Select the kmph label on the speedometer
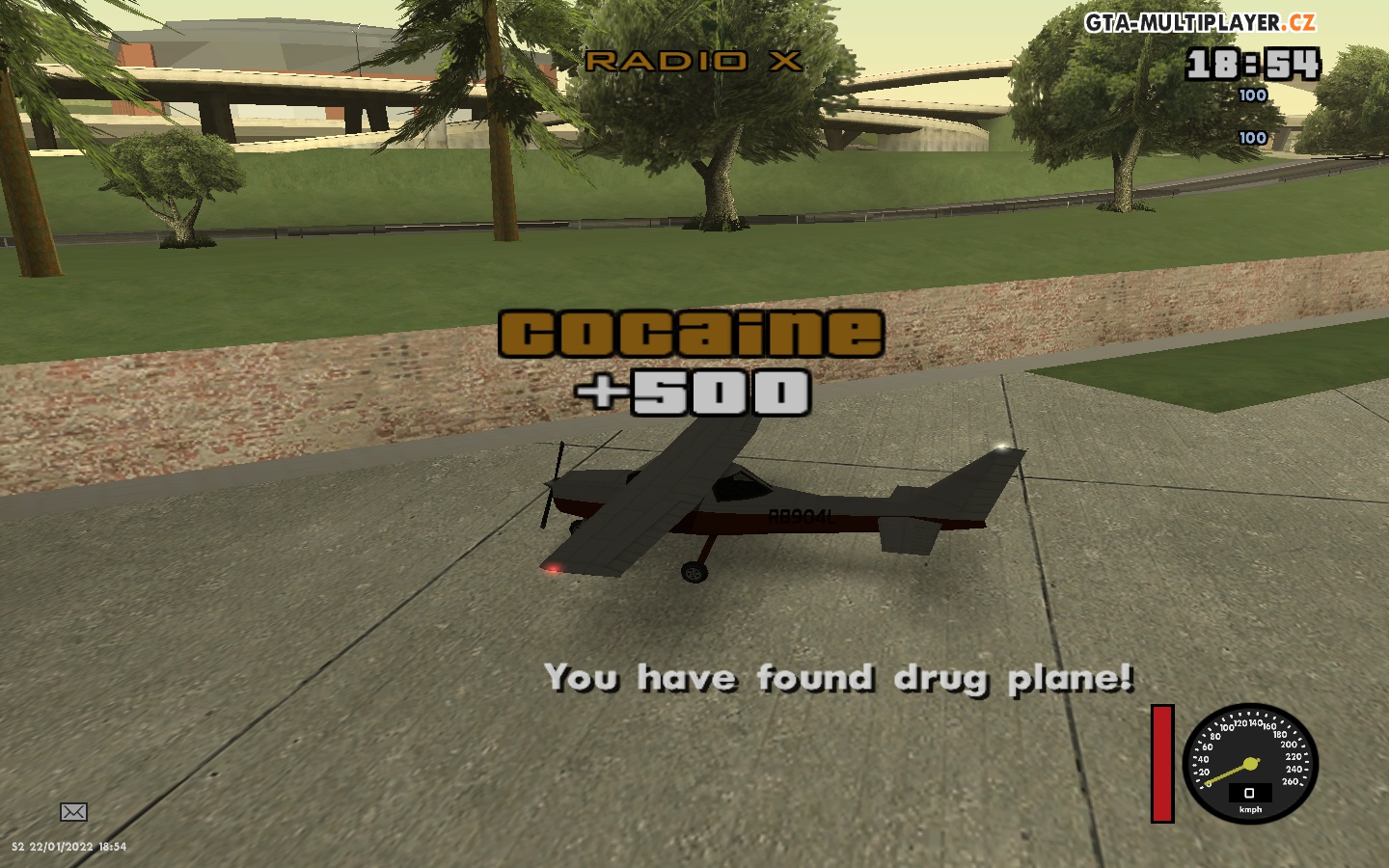 tap(1249, 809)
